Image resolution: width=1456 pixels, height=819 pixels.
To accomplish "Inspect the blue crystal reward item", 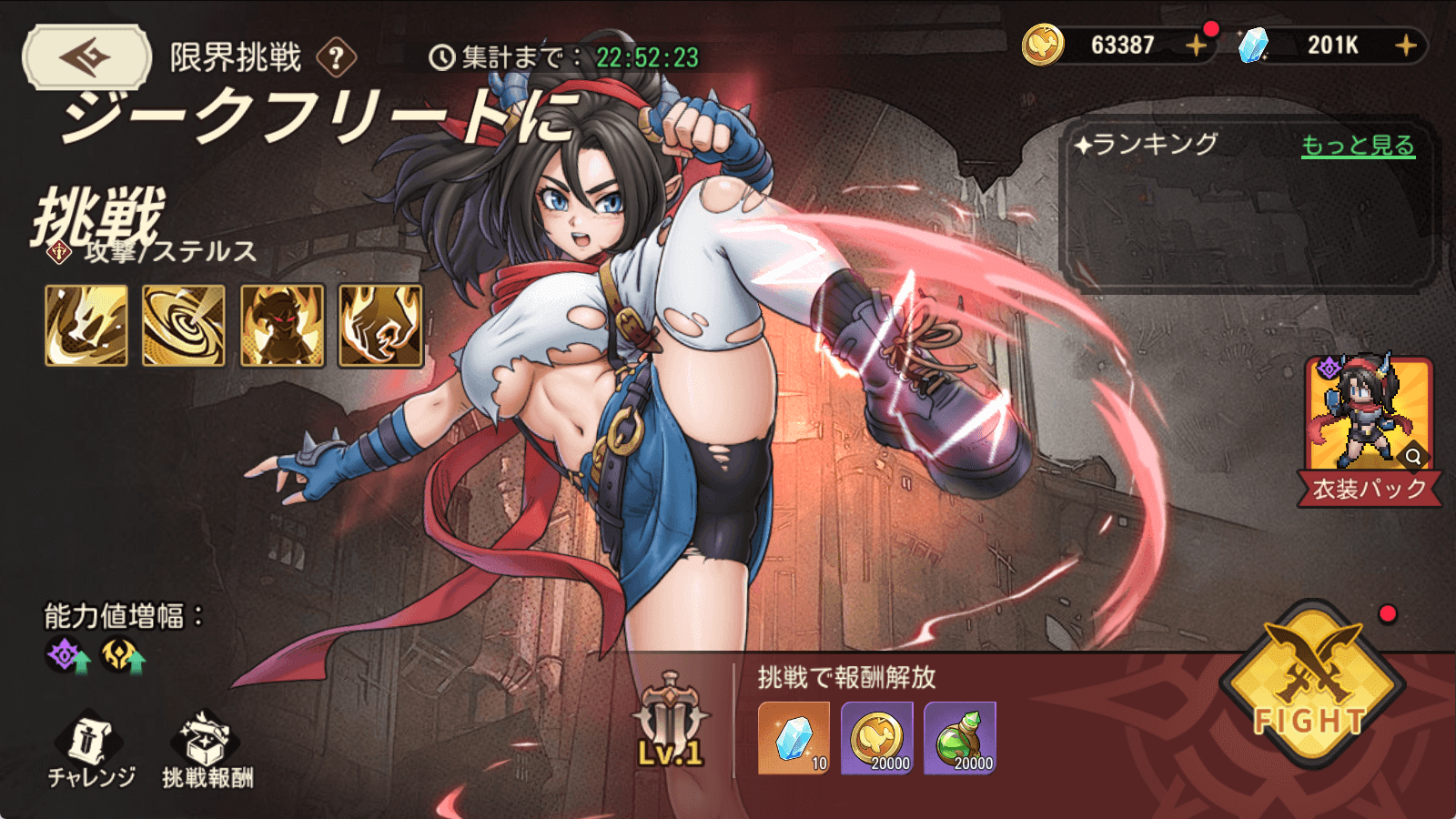I will (794, 738).
